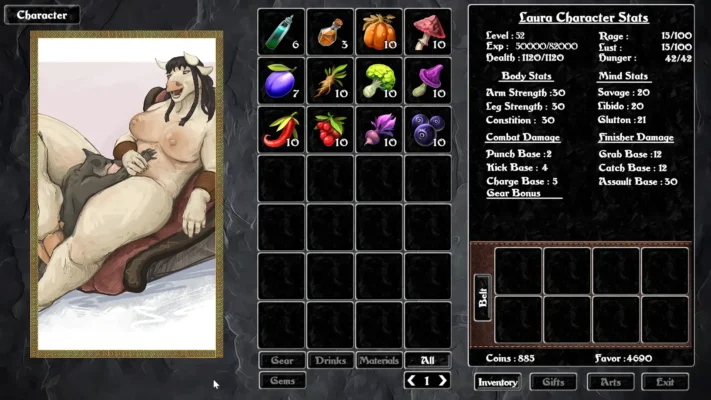The image size is (711, 400).
Task: Pick the red berries slot
Action: click(x=330, y=130)
